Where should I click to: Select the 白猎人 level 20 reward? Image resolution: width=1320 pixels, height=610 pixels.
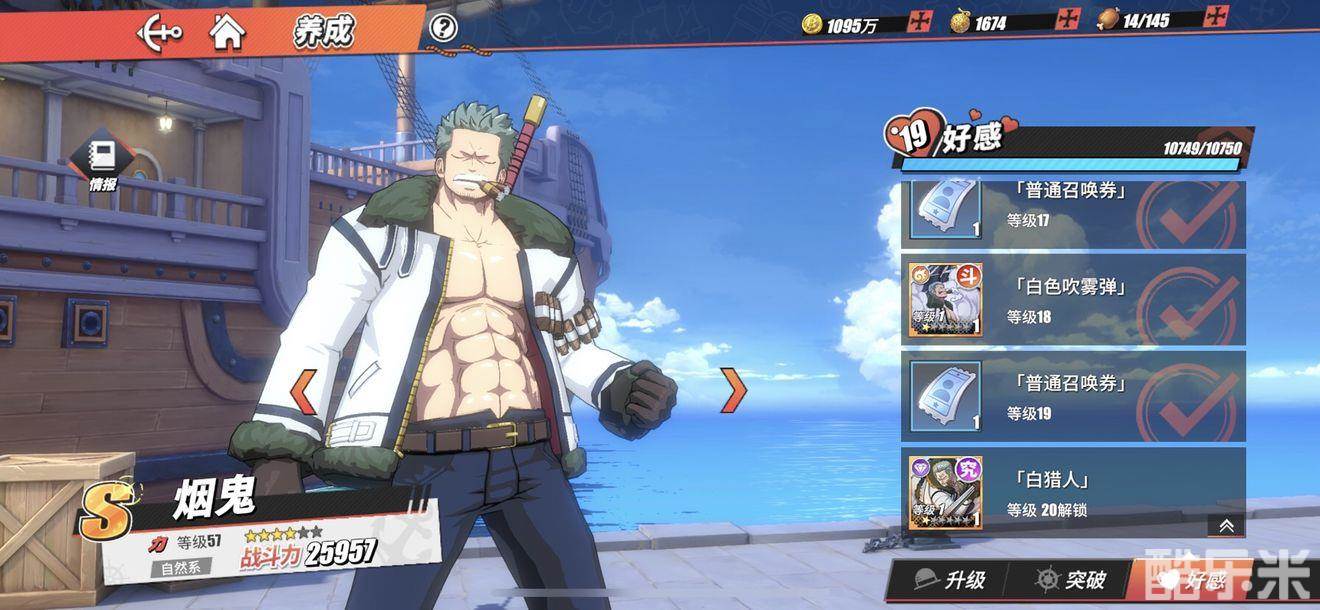(x=1073, y=493)
